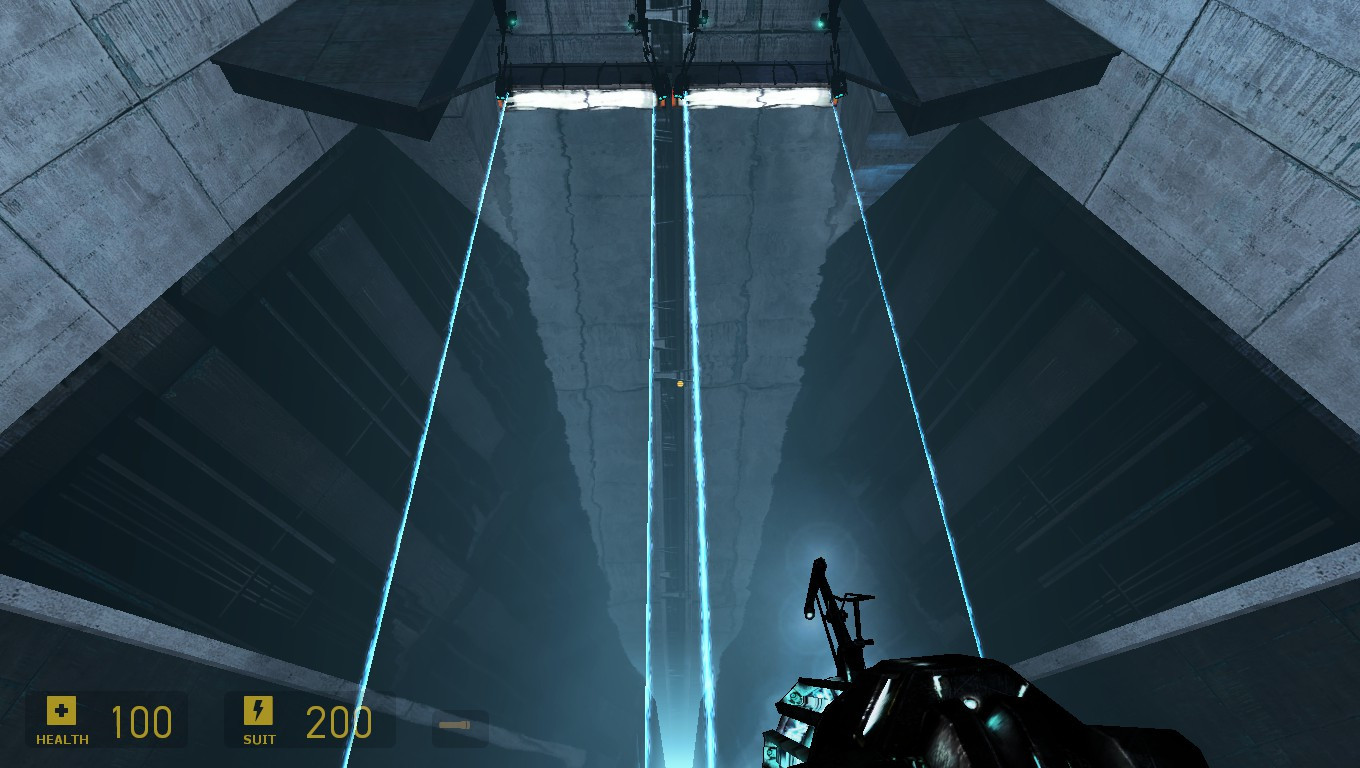Select the SUIT lightning bolt icon
The width and height of the screenshot is (1360, 768).
pos(259,711)
